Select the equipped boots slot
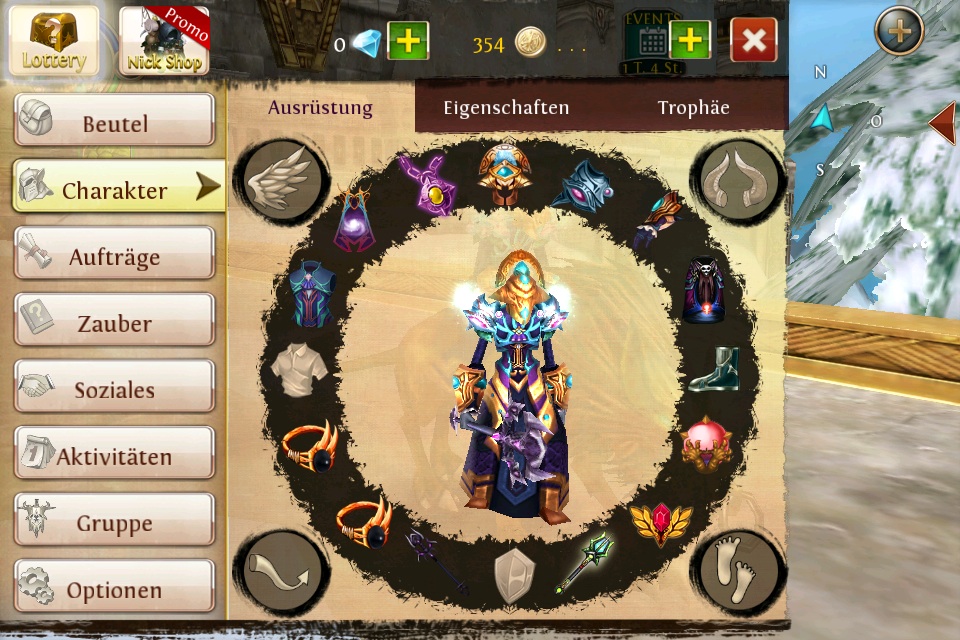This screenshot has width=960, height=640. coord(712,370)
